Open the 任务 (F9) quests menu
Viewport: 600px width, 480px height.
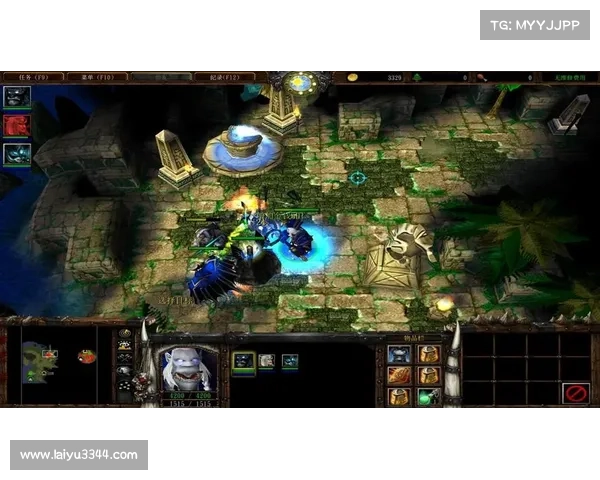[33, 76]
